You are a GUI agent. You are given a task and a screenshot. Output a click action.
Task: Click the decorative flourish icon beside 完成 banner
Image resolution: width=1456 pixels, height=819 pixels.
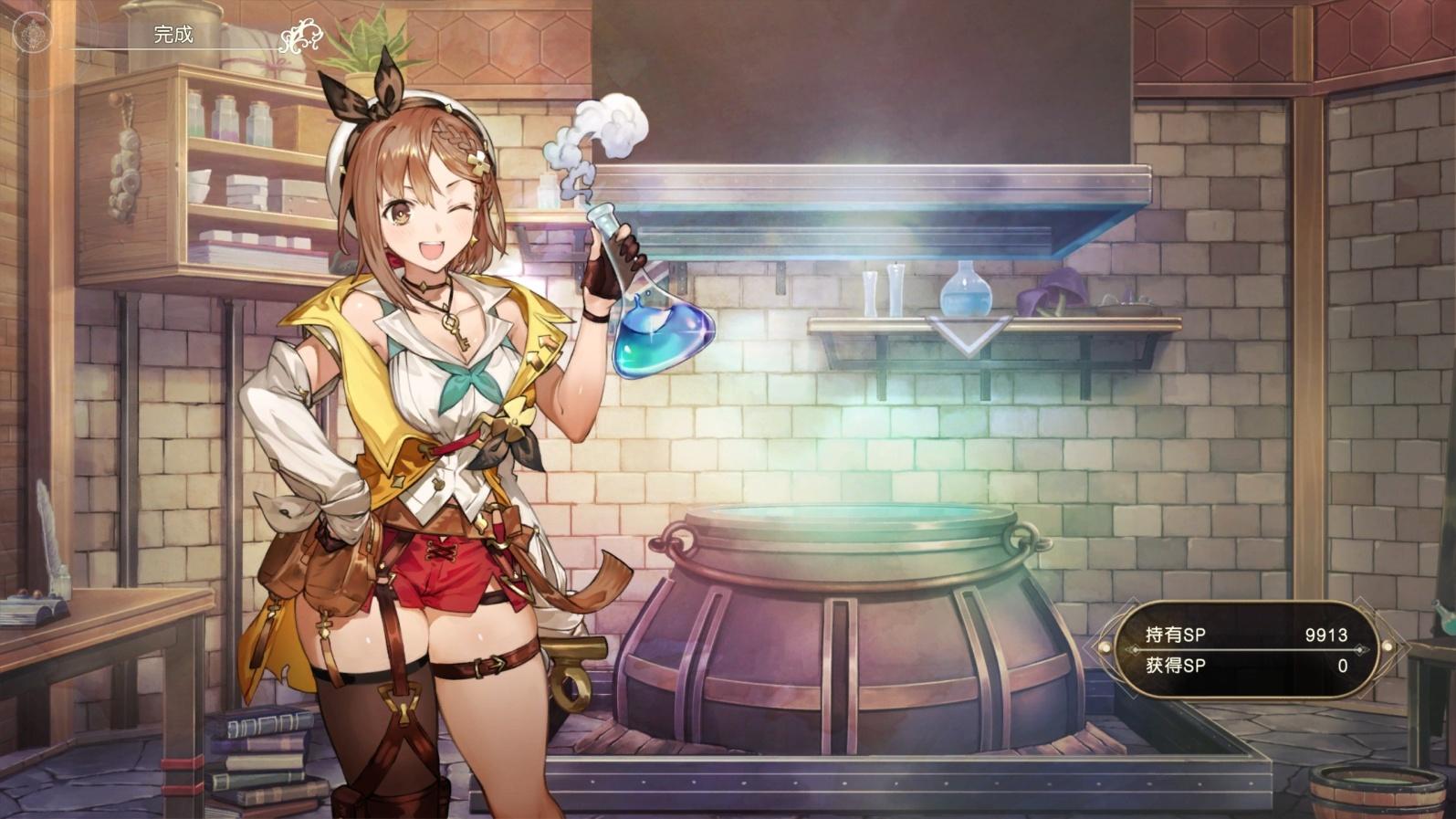[x=301, y=37]
